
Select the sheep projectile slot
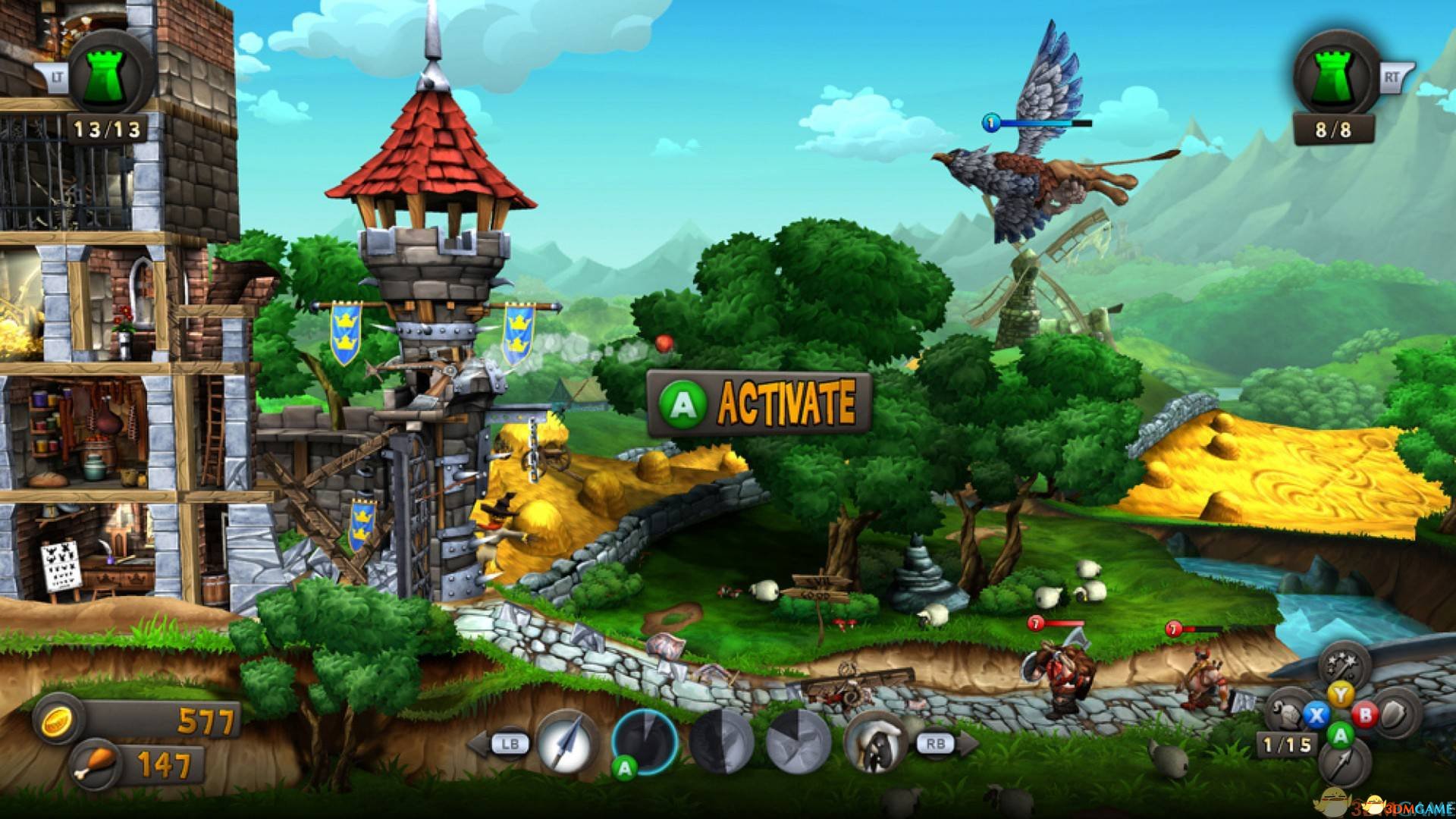(877, 743)
